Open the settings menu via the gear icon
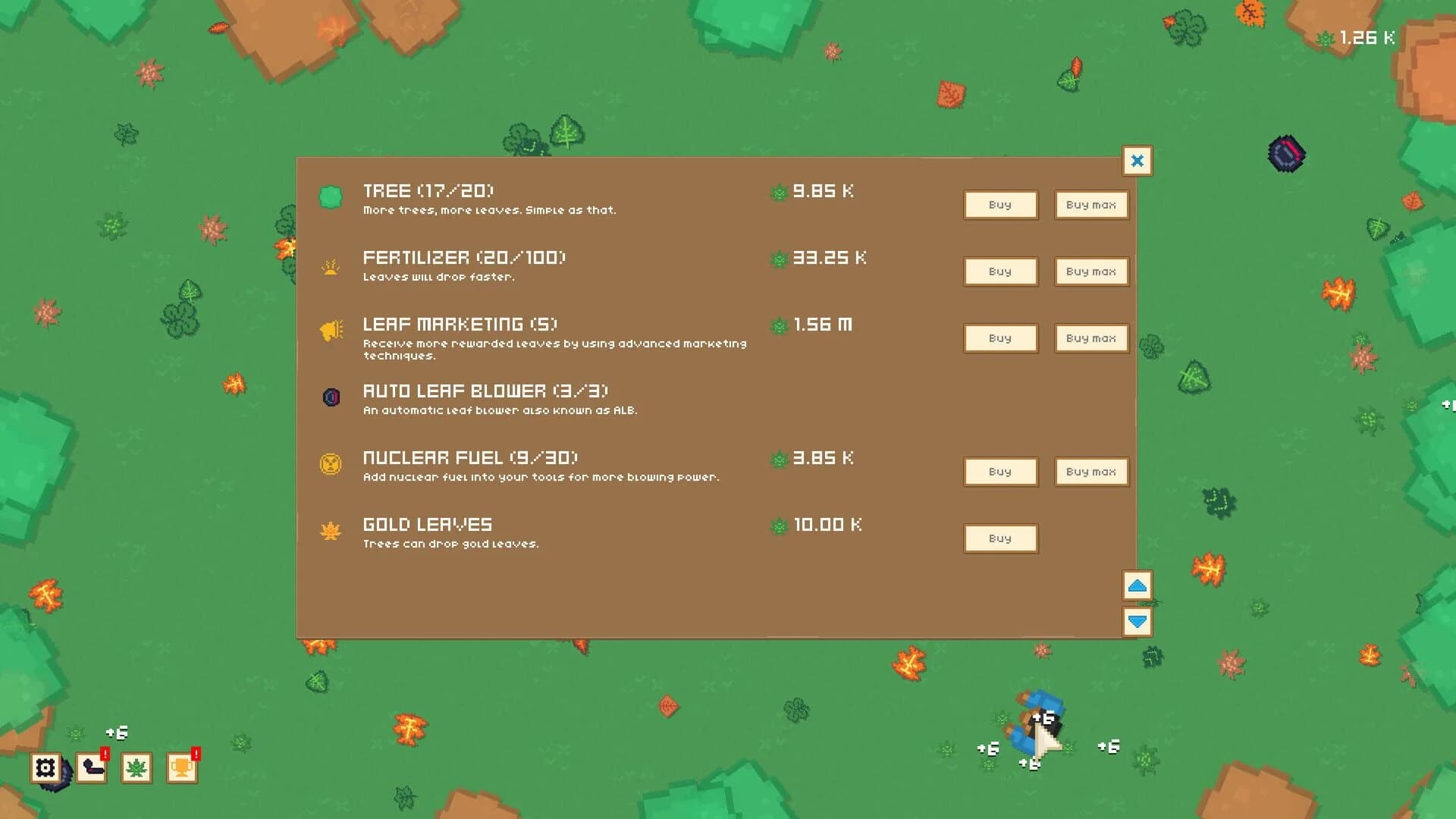Image resolution: width=1456 pixels, height=819 pixels. (x=47, y=769)
